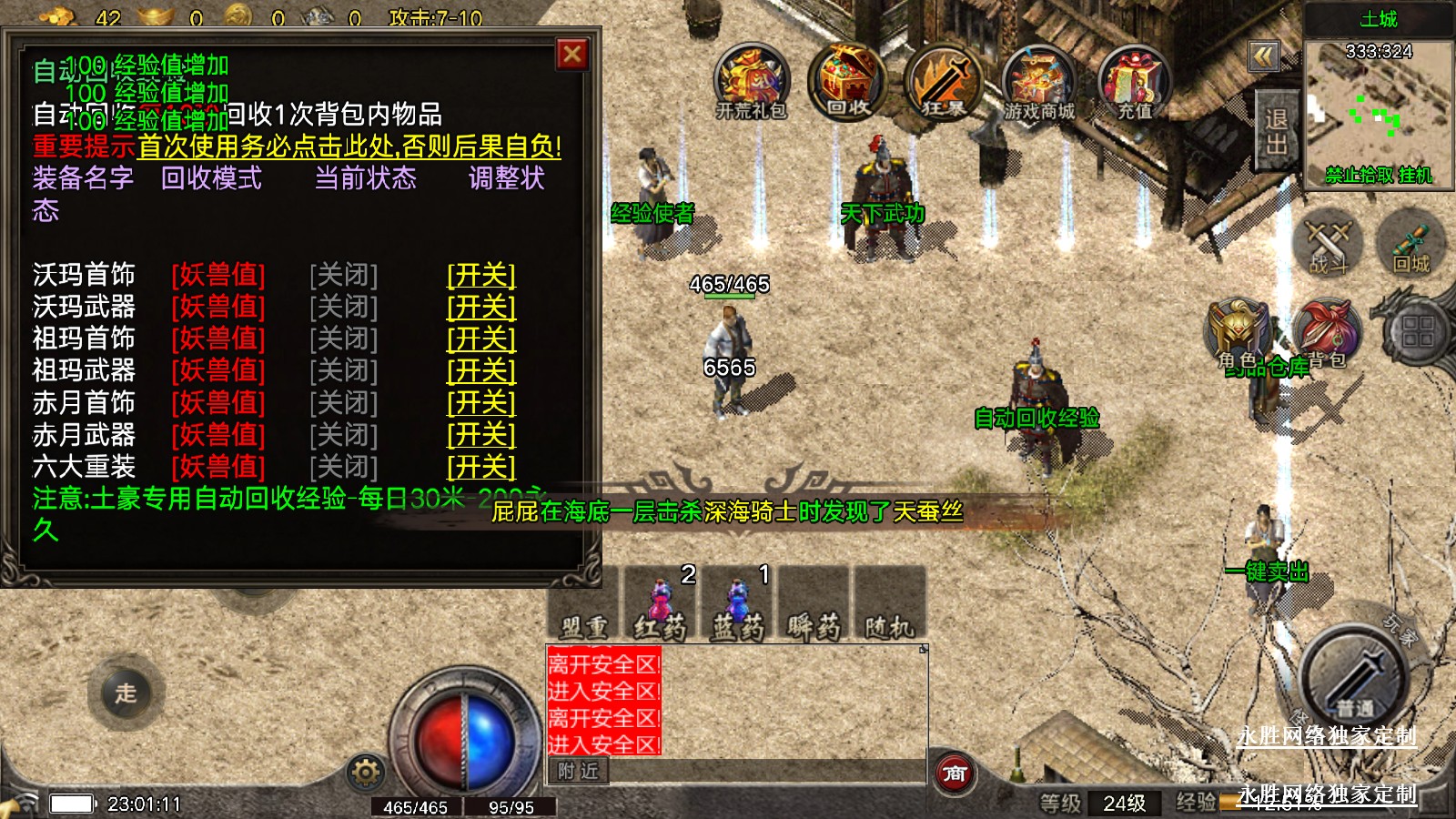Activate the 狂暴 sword icon

[944, 82]
